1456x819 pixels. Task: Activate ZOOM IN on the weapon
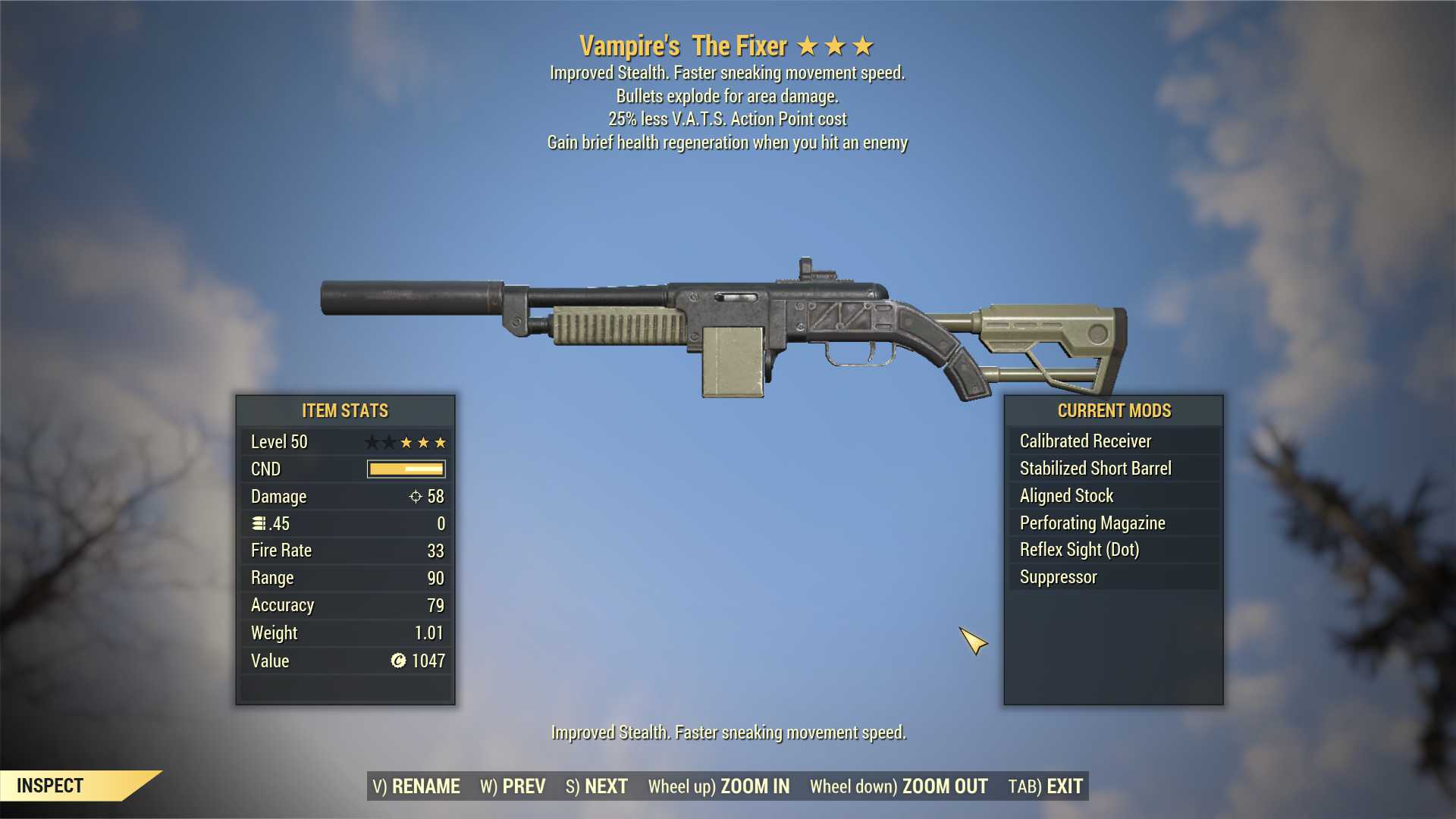(x=718, y=786)
